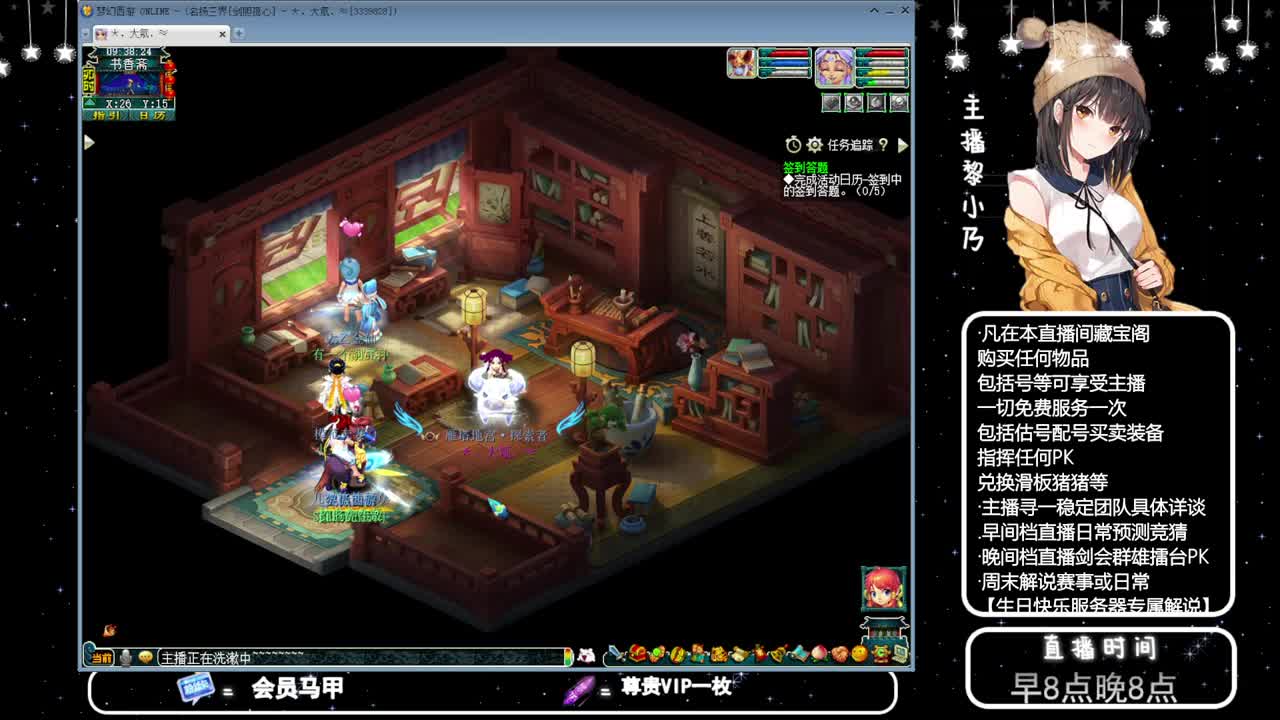Open the gear settings icon next to task tracker
Image resolution: width=1280 pixels, height=720 pixels.
815,144
